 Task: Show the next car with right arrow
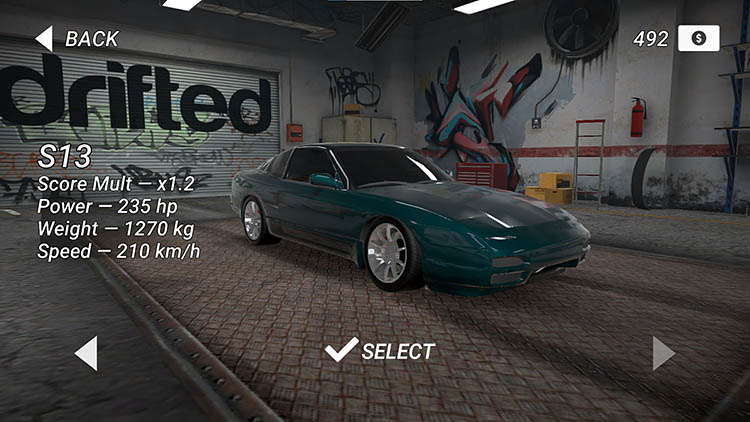(663, 353)
